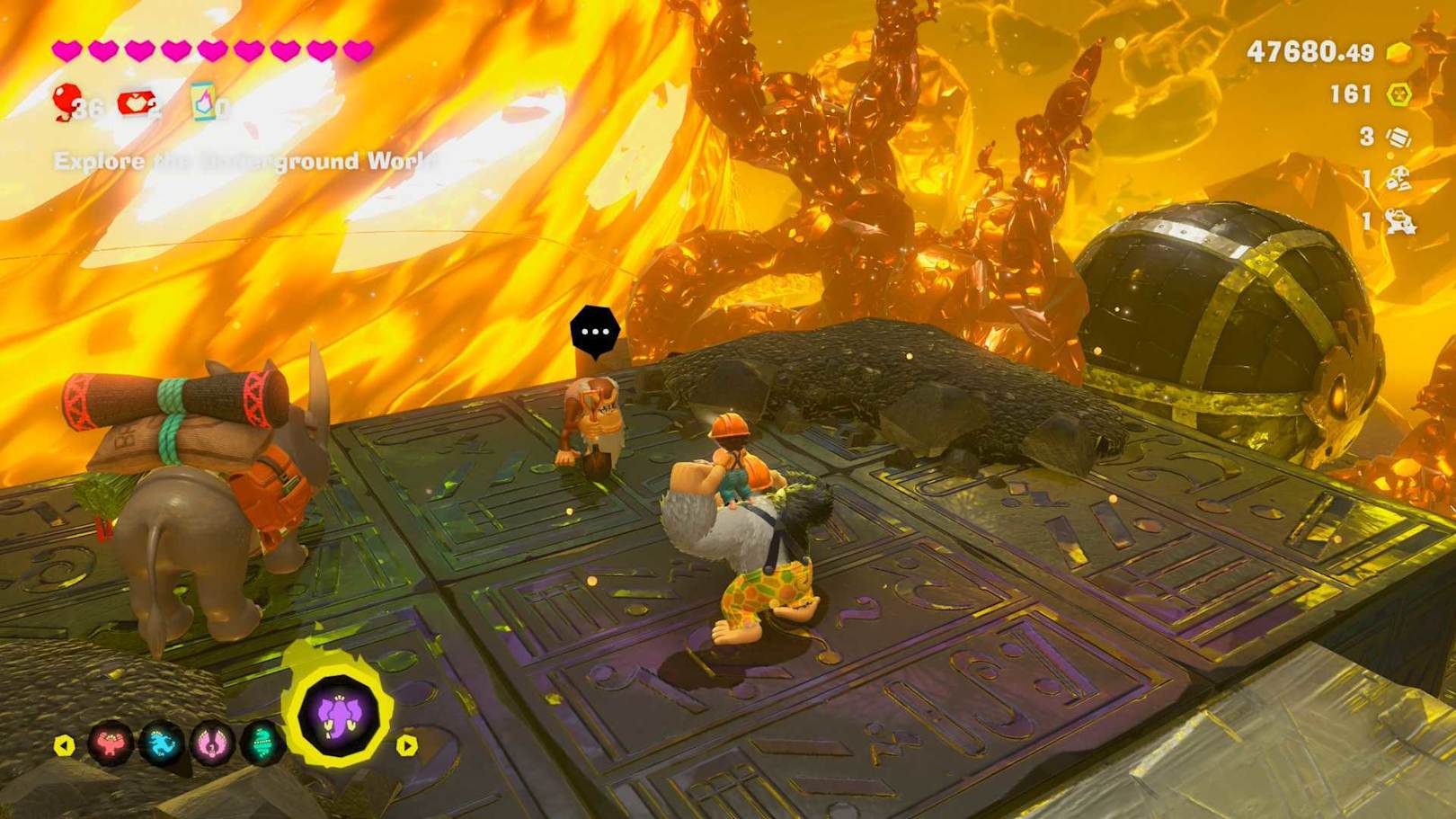Activate the purple Elephant Bananza icon

tap(340, 717)
